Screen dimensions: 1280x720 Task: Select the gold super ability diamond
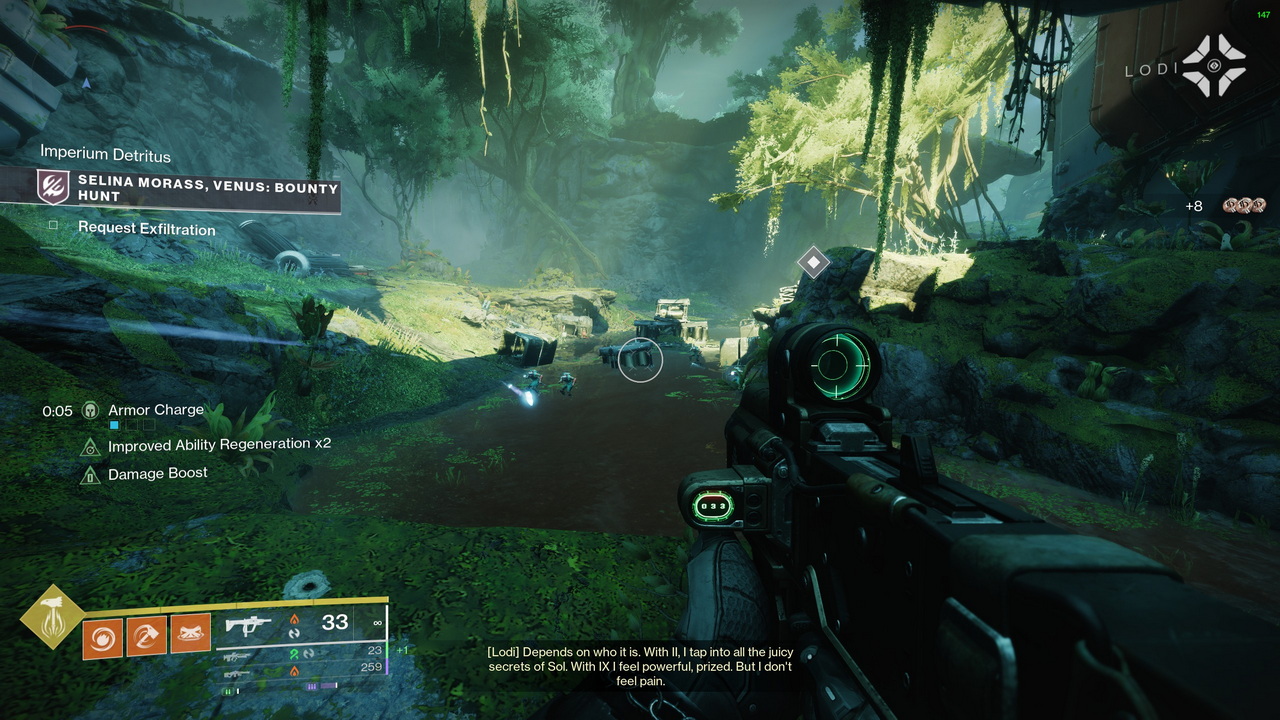[x=51, y=616]
